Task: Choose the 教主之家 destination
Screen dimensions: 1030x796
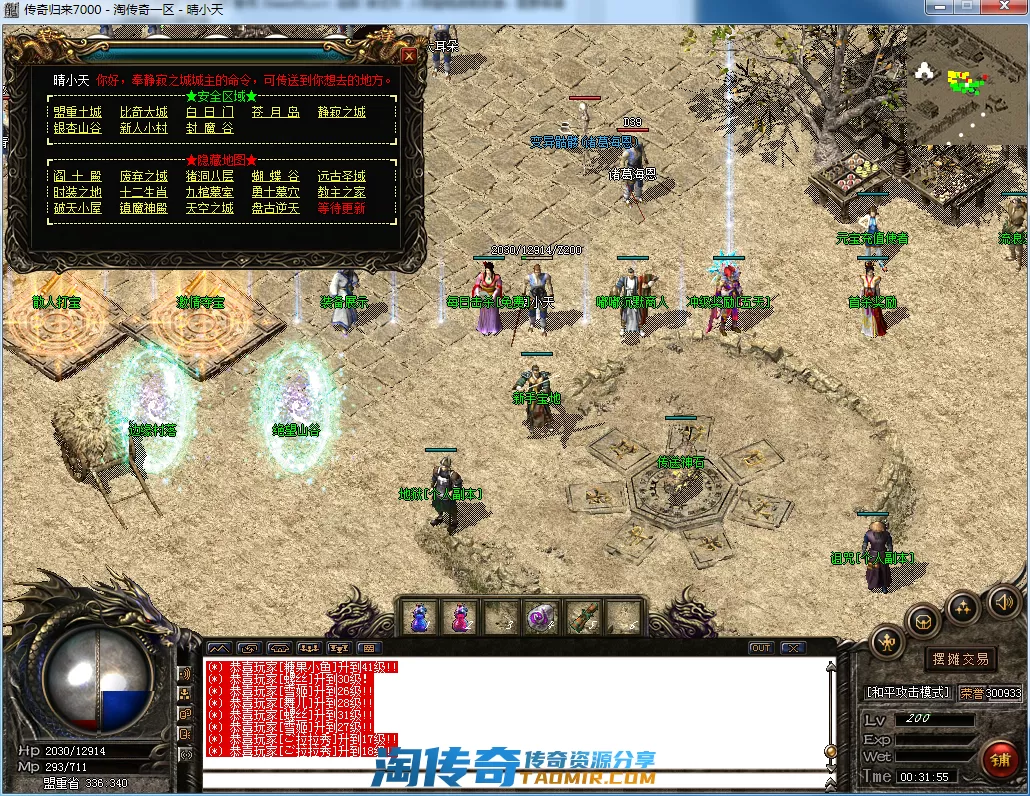Action: coord(341,192)
